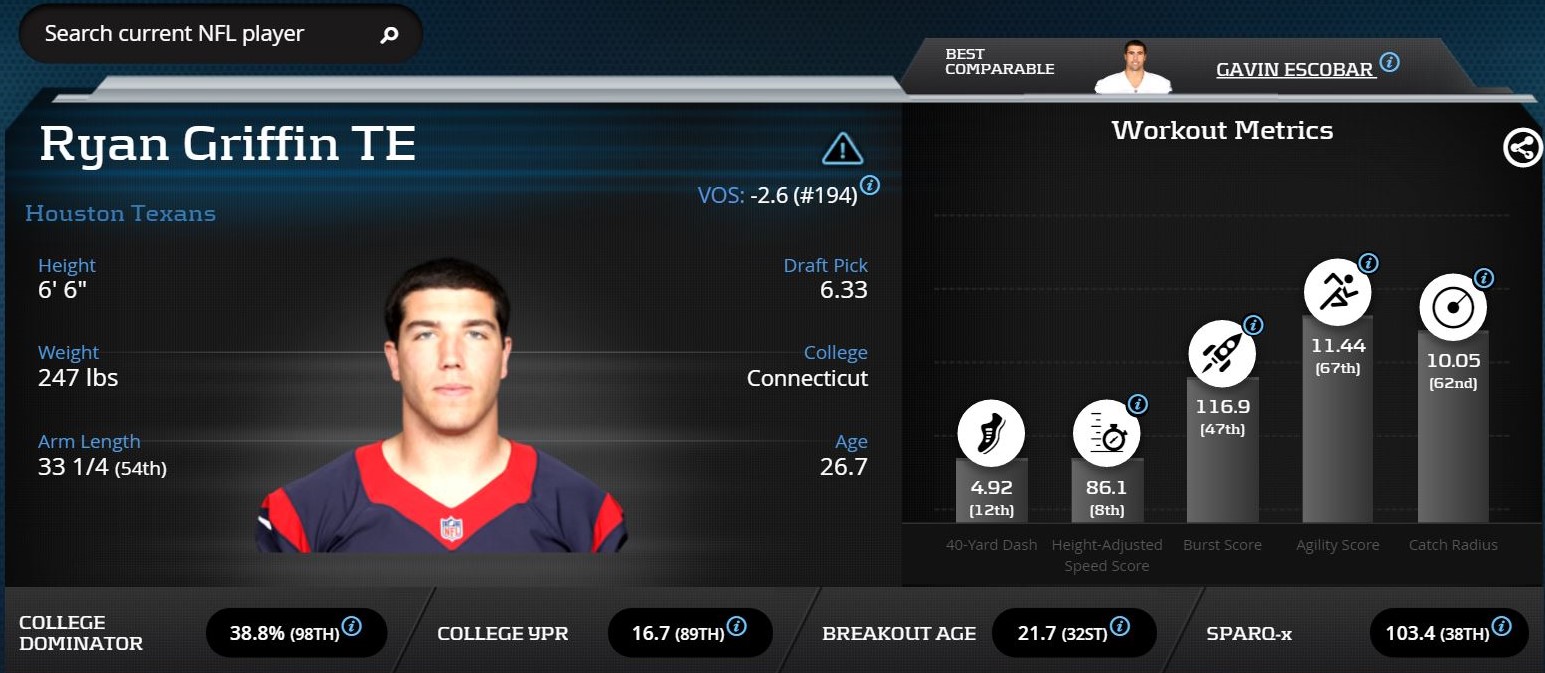This screenshot has width=1545, height=673.
Task: Show info for Best Comparable player
Action: (1389, 63)
